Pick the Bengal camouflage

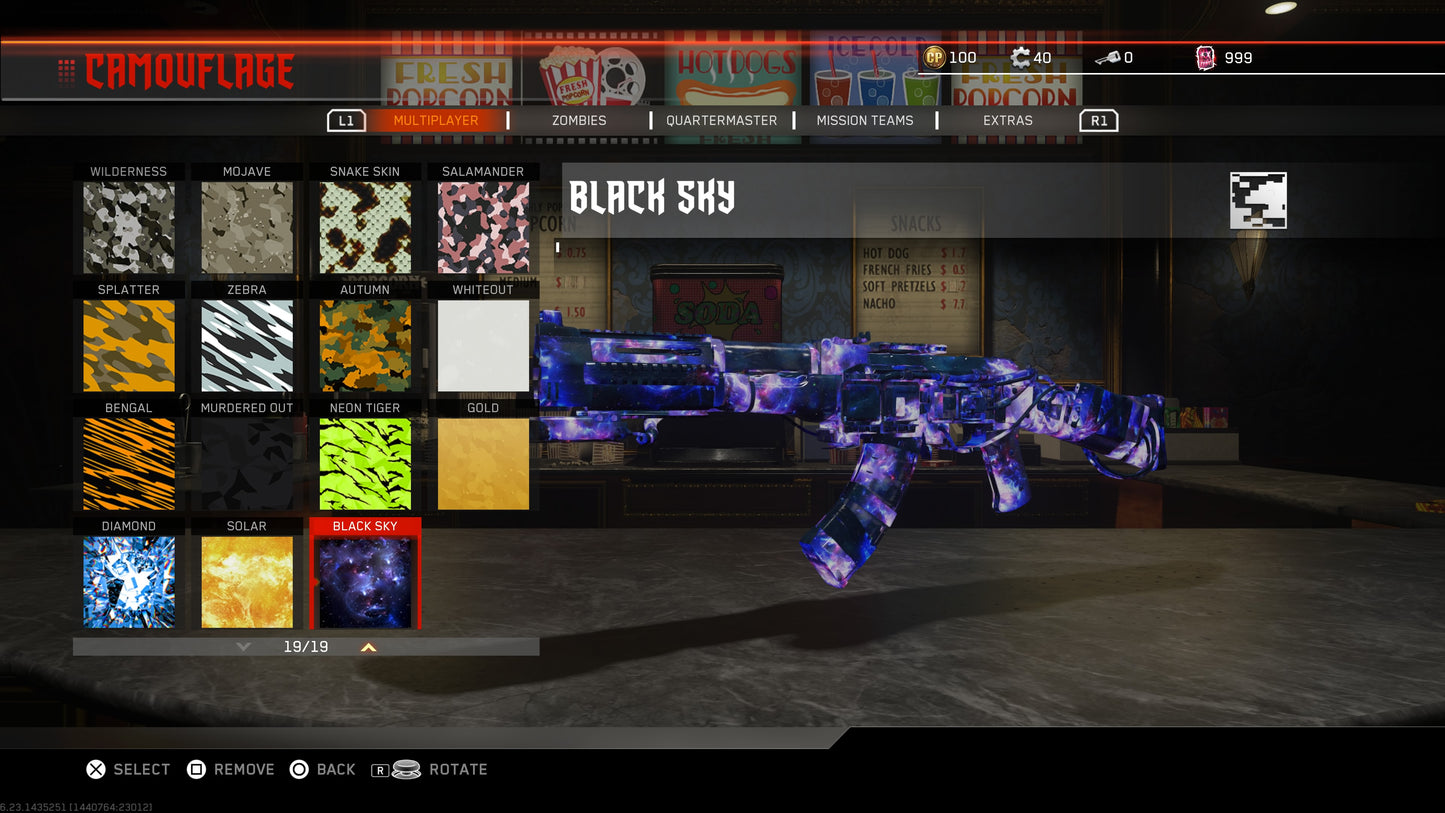tap(129, 463)
